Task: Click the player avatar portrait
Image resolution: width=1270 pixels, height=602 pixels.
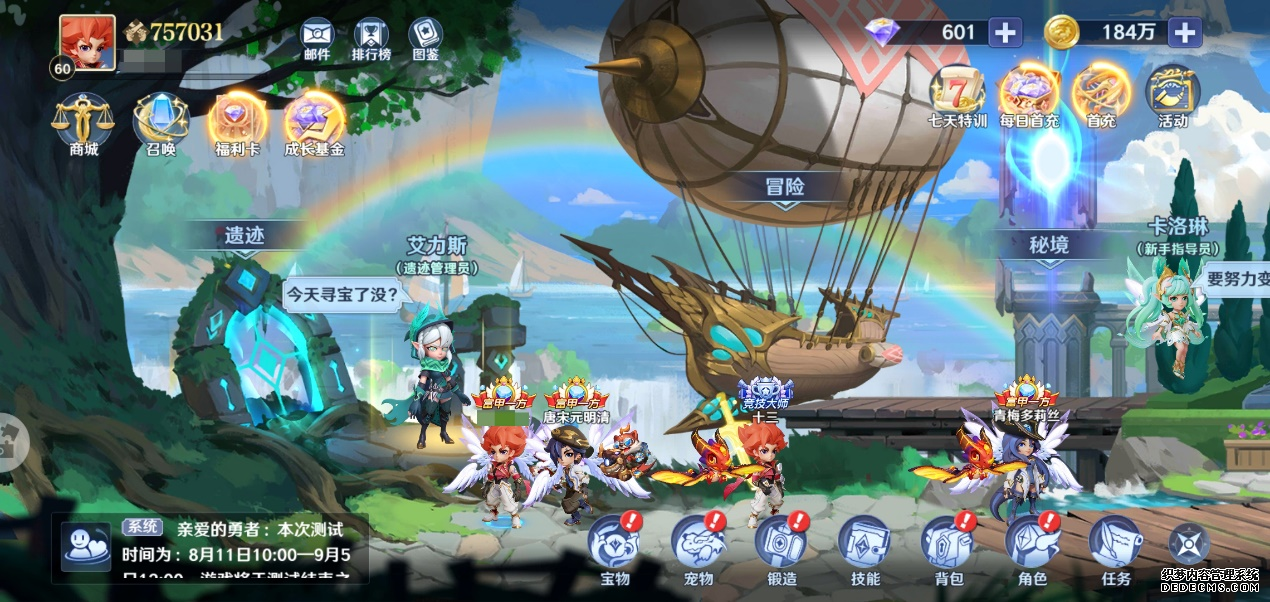Action: point(87,41)
